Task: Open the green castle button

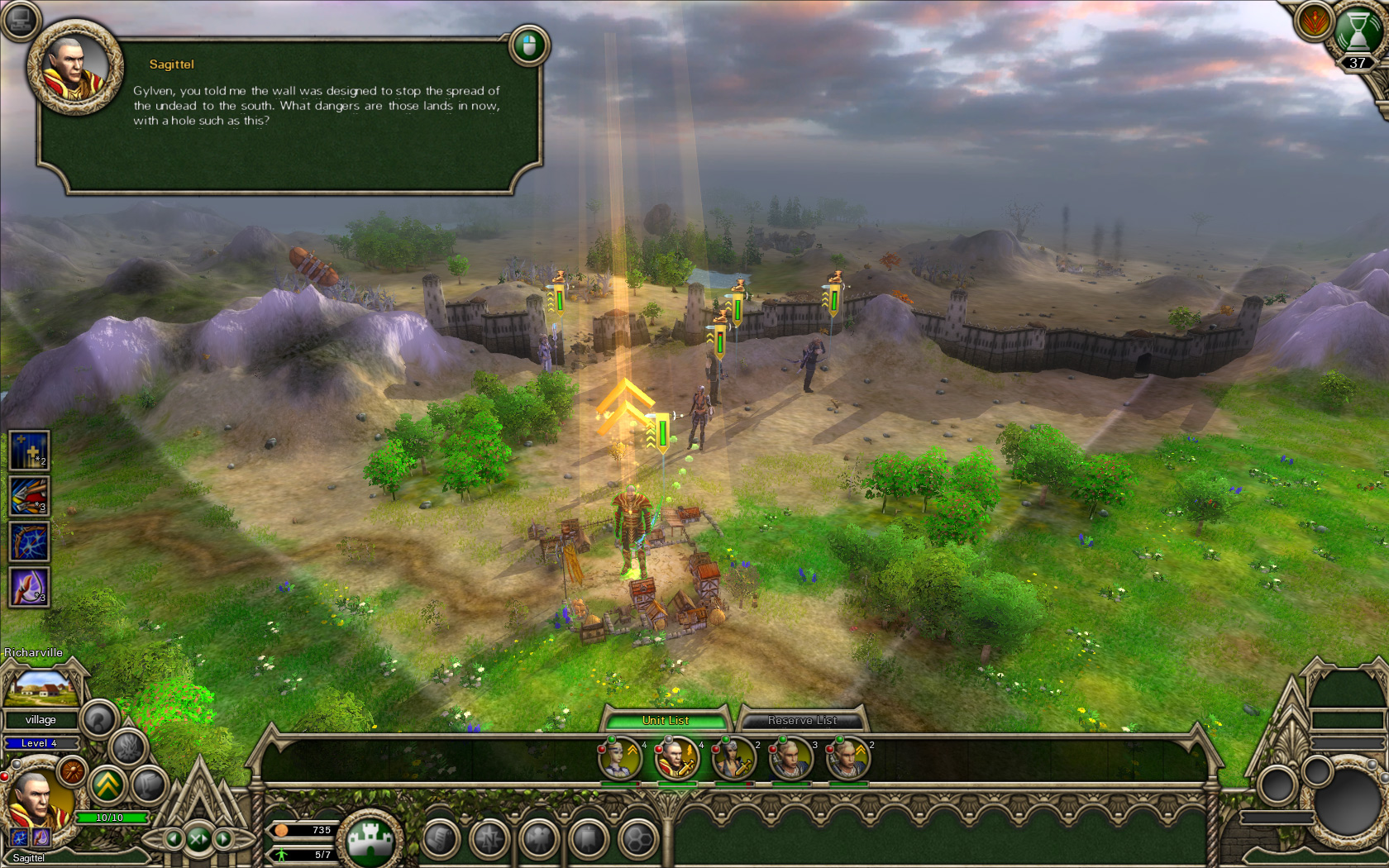Action: point(371,841)
